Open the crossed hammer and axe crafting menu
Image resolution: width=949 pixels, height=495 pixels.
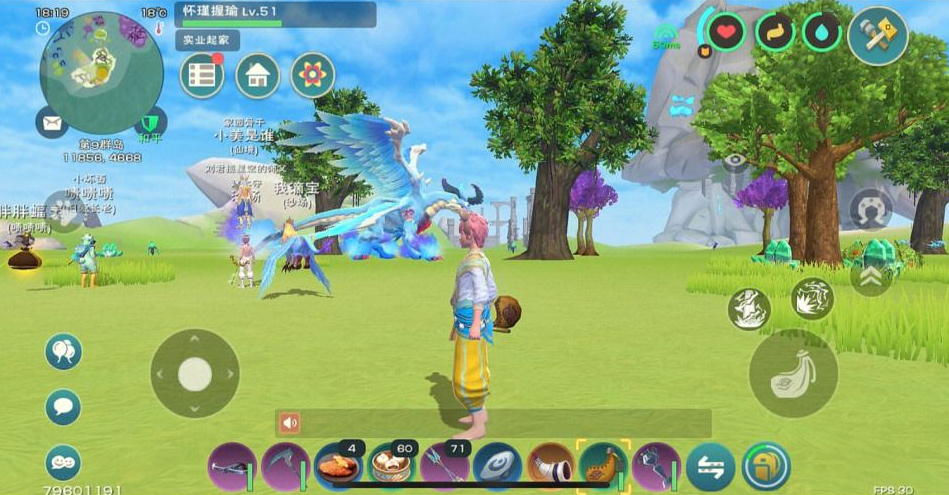(877, 35)
